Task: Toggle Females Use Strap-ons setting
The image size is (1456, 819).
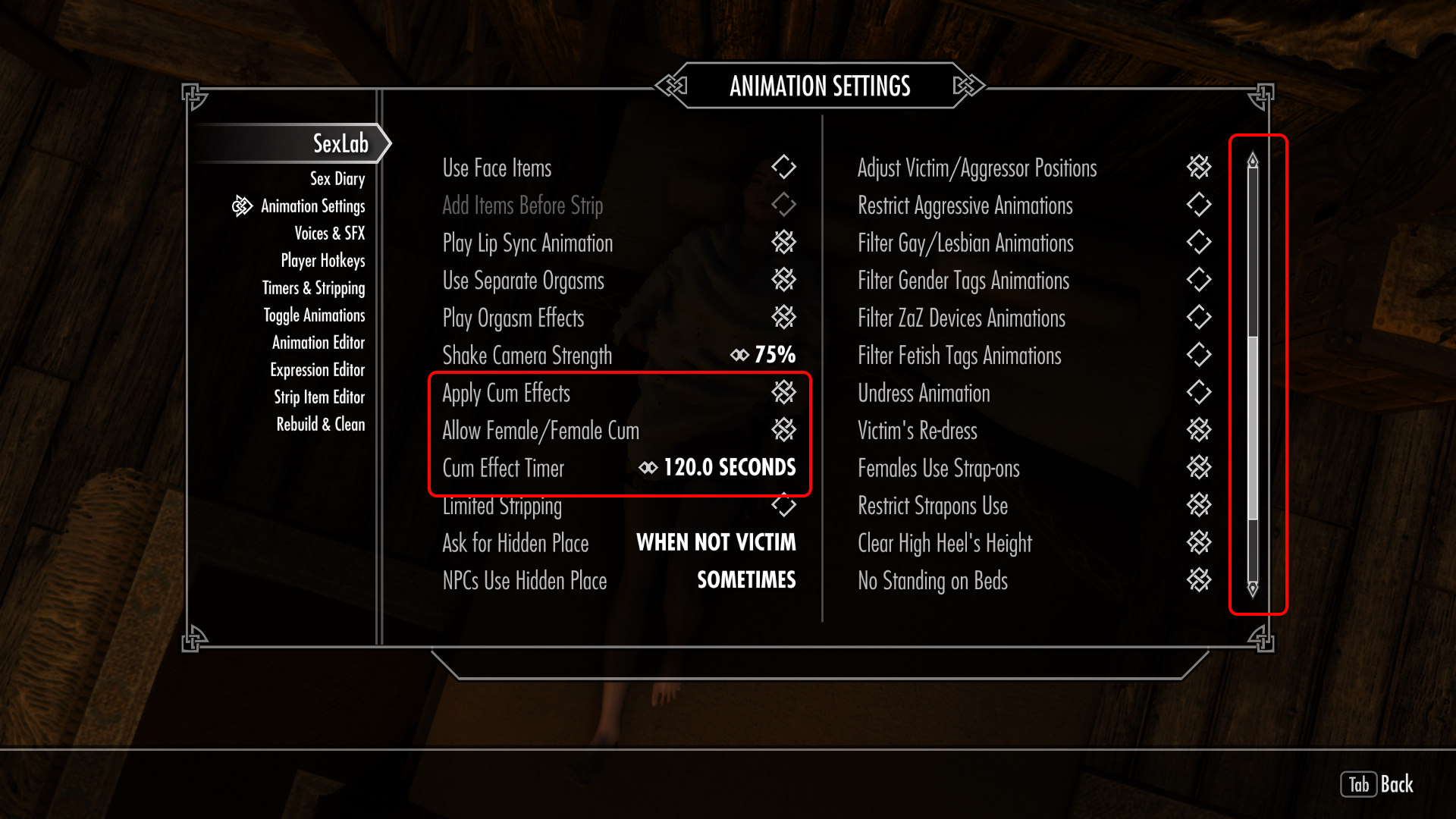Action: point(1198,468)
